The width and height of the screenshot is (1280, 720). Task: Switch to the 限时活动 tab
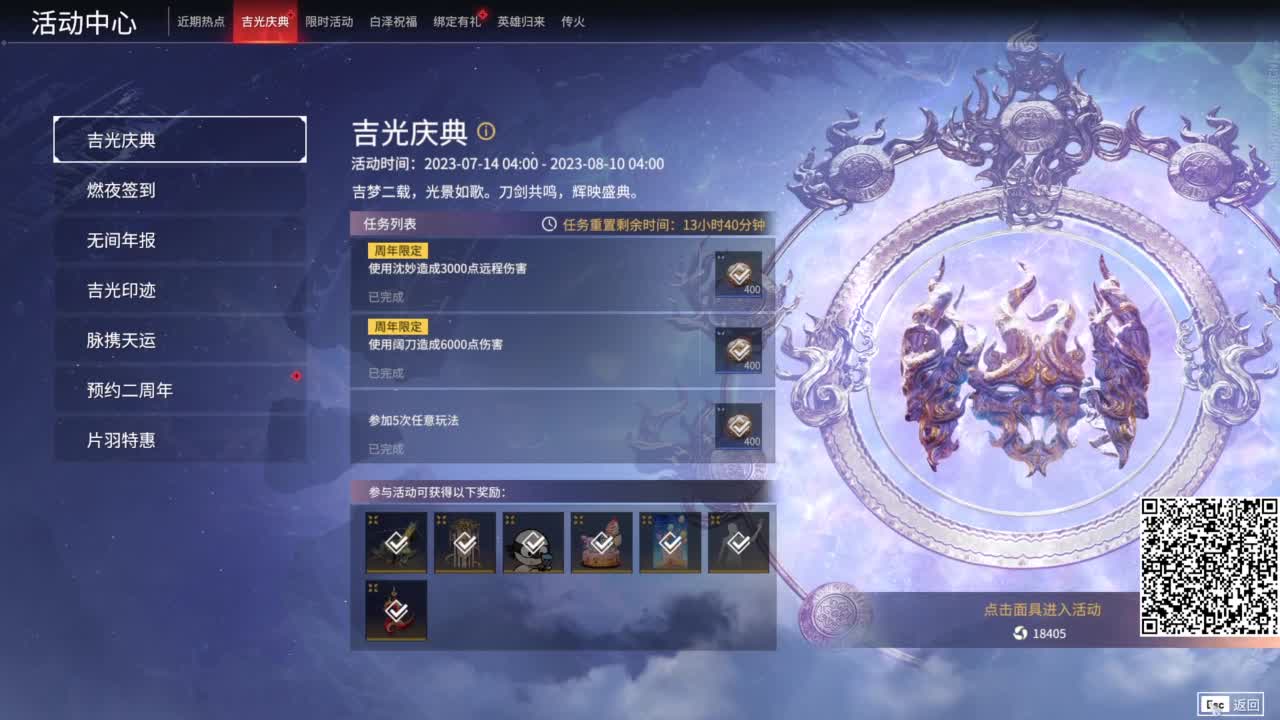(330, 21)
